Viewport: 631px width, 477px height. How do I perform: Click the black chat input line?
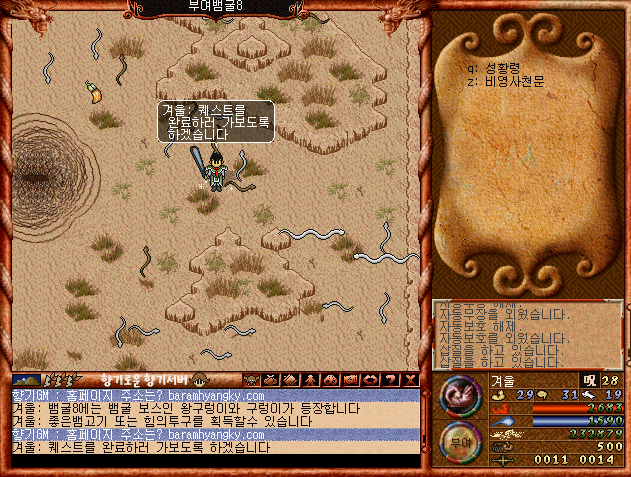tap(214, 462)
